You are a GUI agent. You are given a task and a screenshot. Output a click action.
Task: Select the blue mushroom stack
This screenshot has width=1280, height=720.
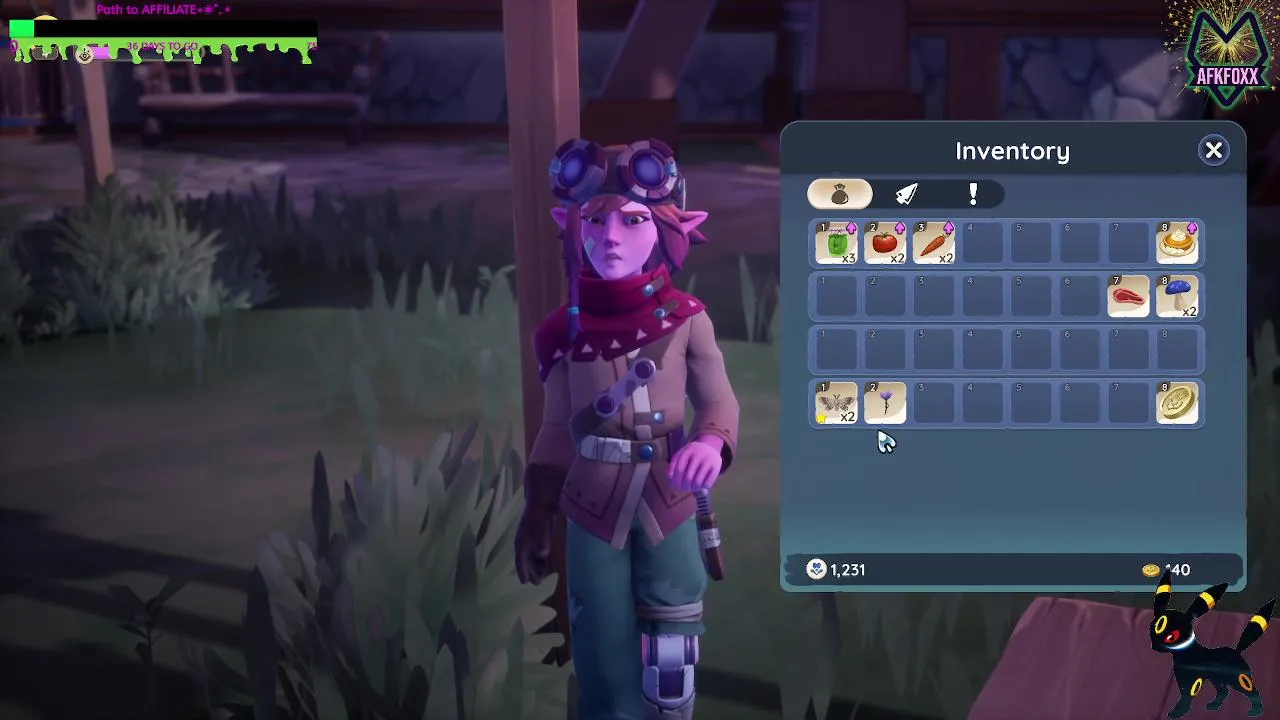coord(1177,297)
